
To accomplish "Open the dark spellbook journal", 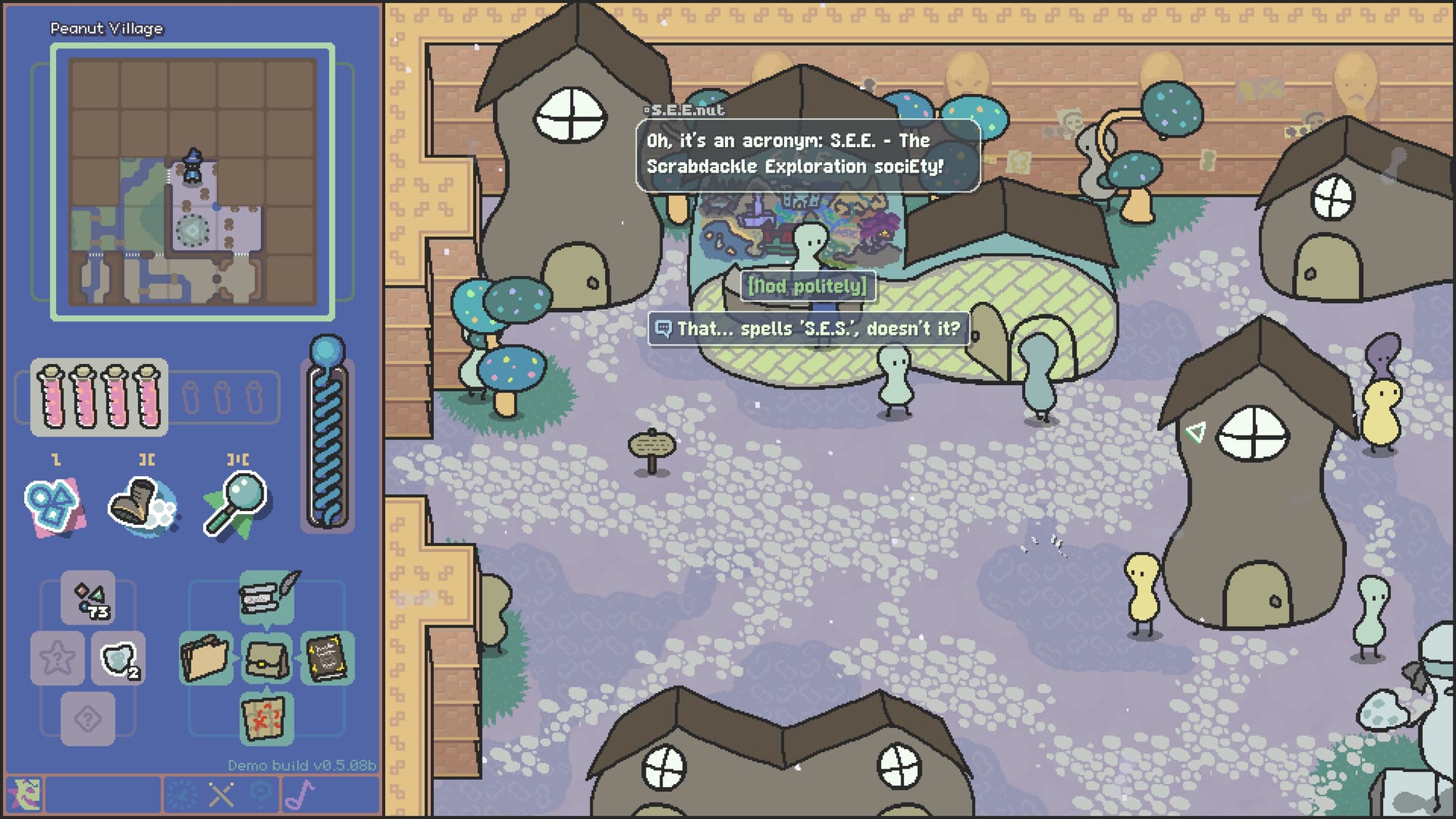I will point(327,658).
